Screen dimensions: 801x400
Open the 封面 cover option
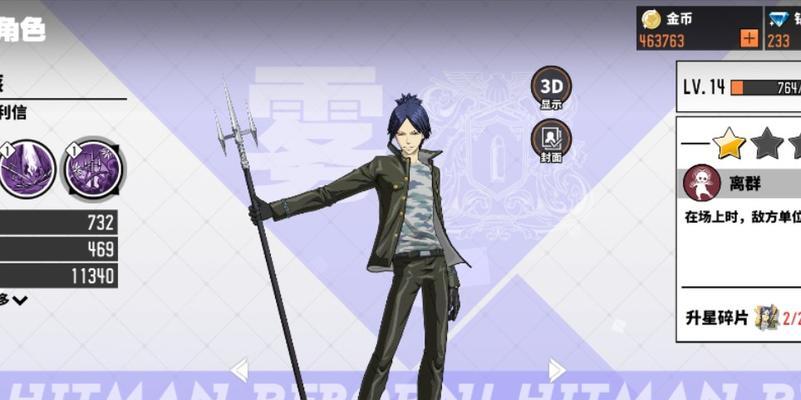(551, 139)
